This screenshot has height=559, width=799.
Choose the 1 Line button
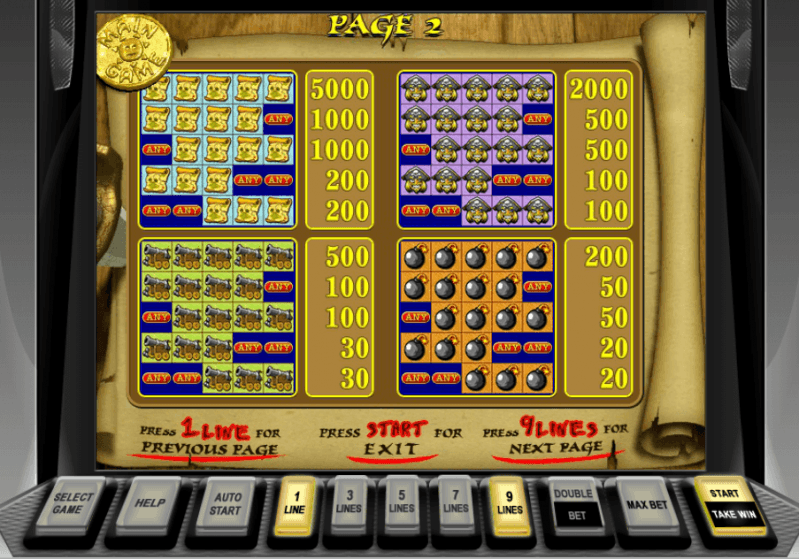point(296,501)
